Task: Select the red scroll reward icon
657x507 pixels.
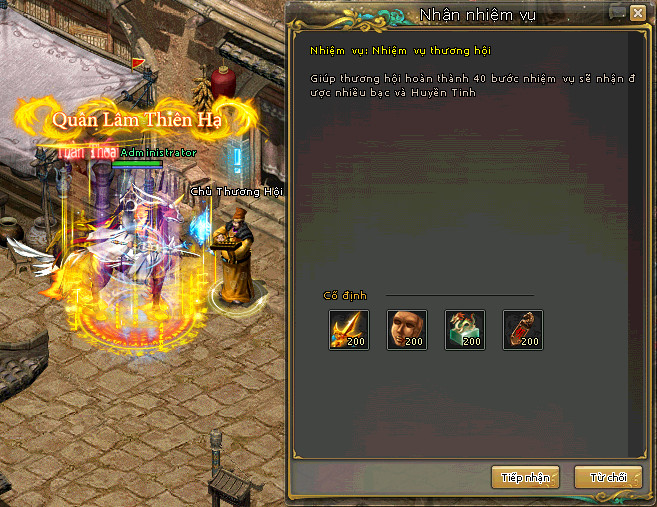Action: tap(522, 330)
